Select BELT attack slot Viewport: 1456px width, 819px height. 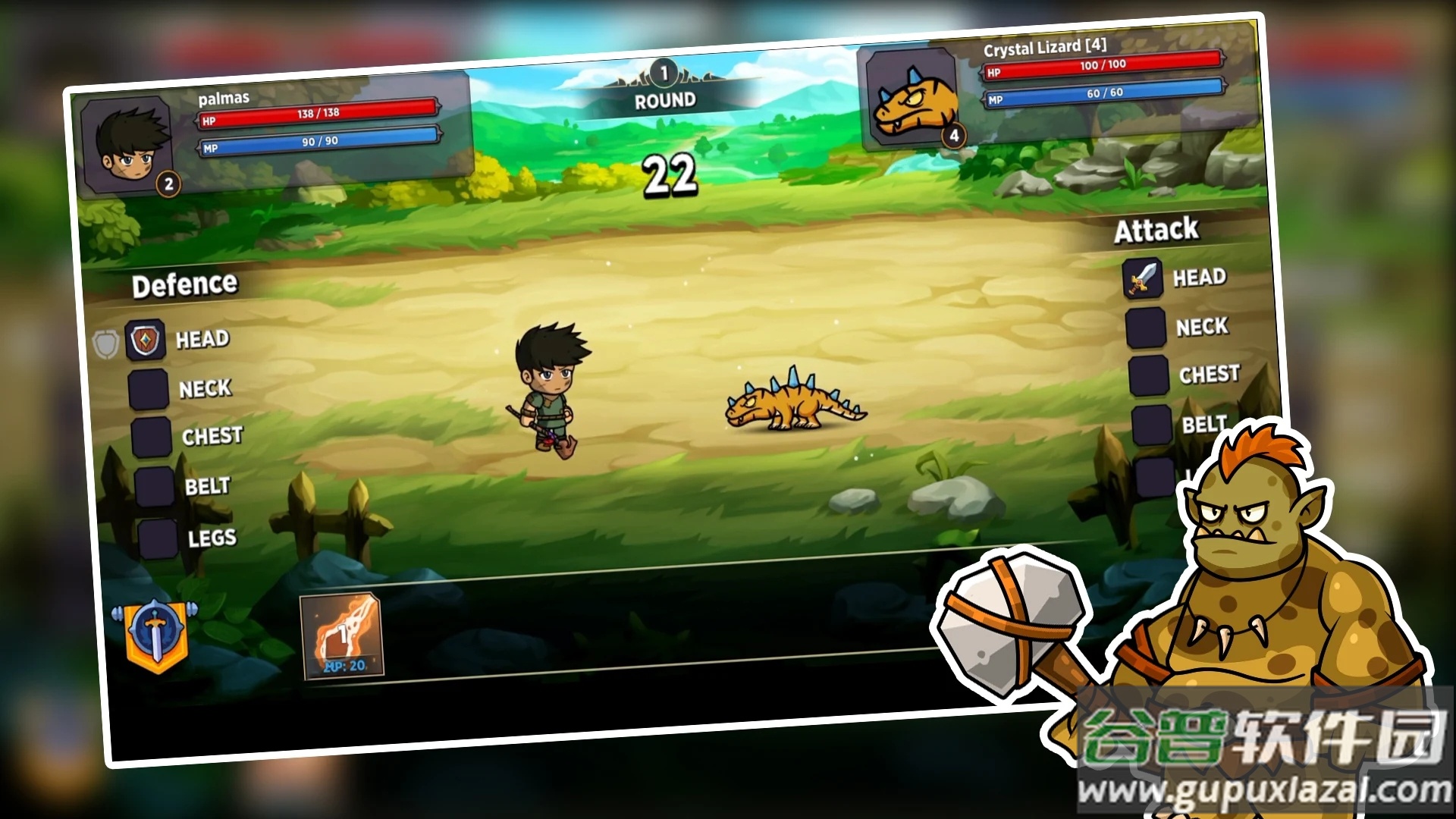pos(1152,425)
